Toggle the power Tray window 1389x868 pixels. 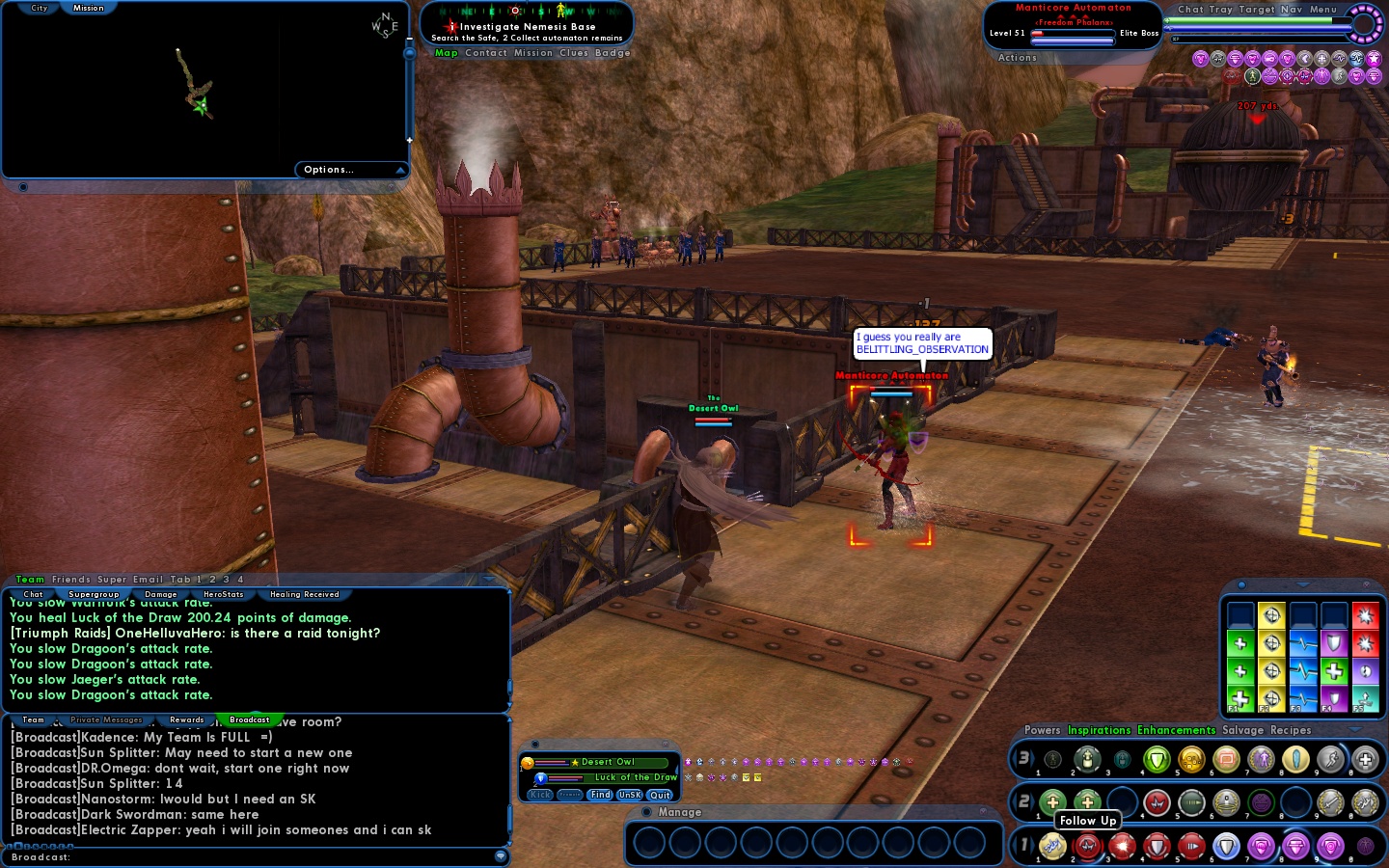[1221, 10]
